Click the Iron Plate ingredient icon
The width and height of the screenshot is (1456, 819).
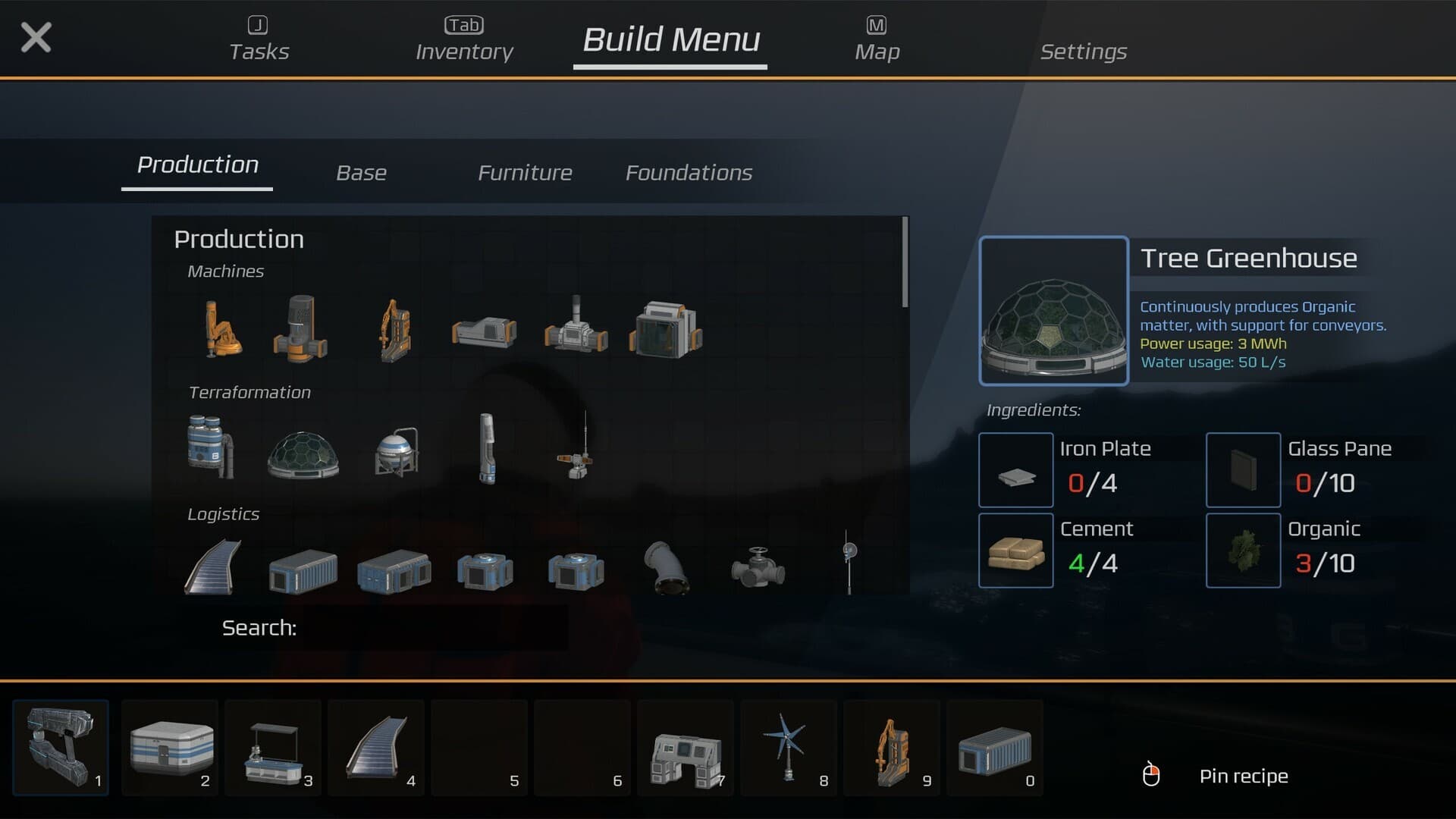coord(1016,470)
